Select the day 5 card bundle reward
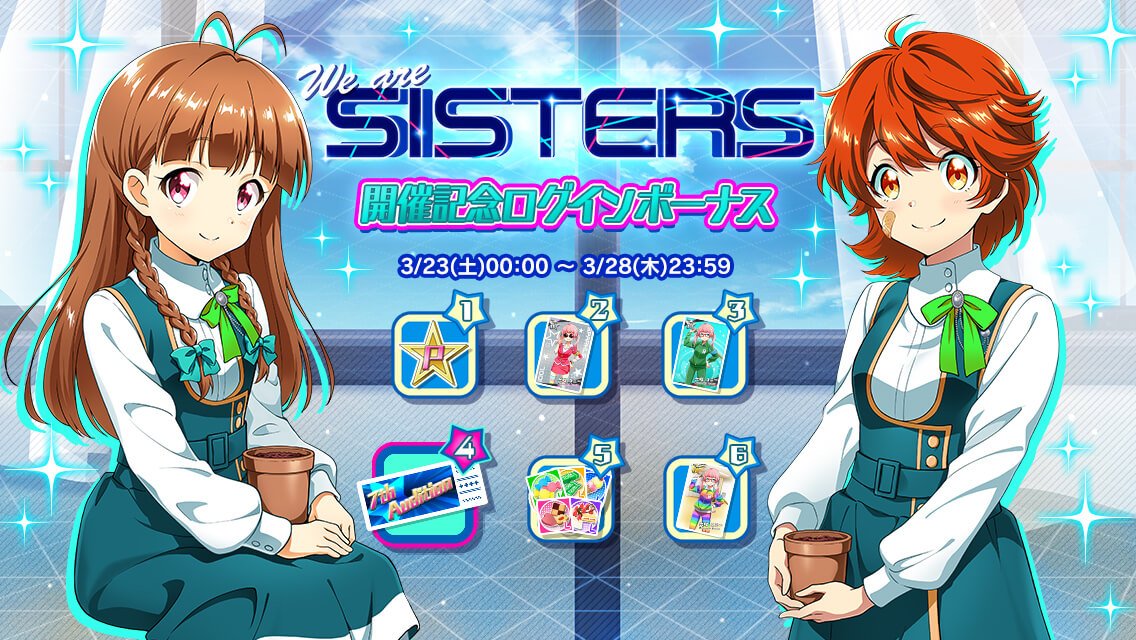 point(567,492)
